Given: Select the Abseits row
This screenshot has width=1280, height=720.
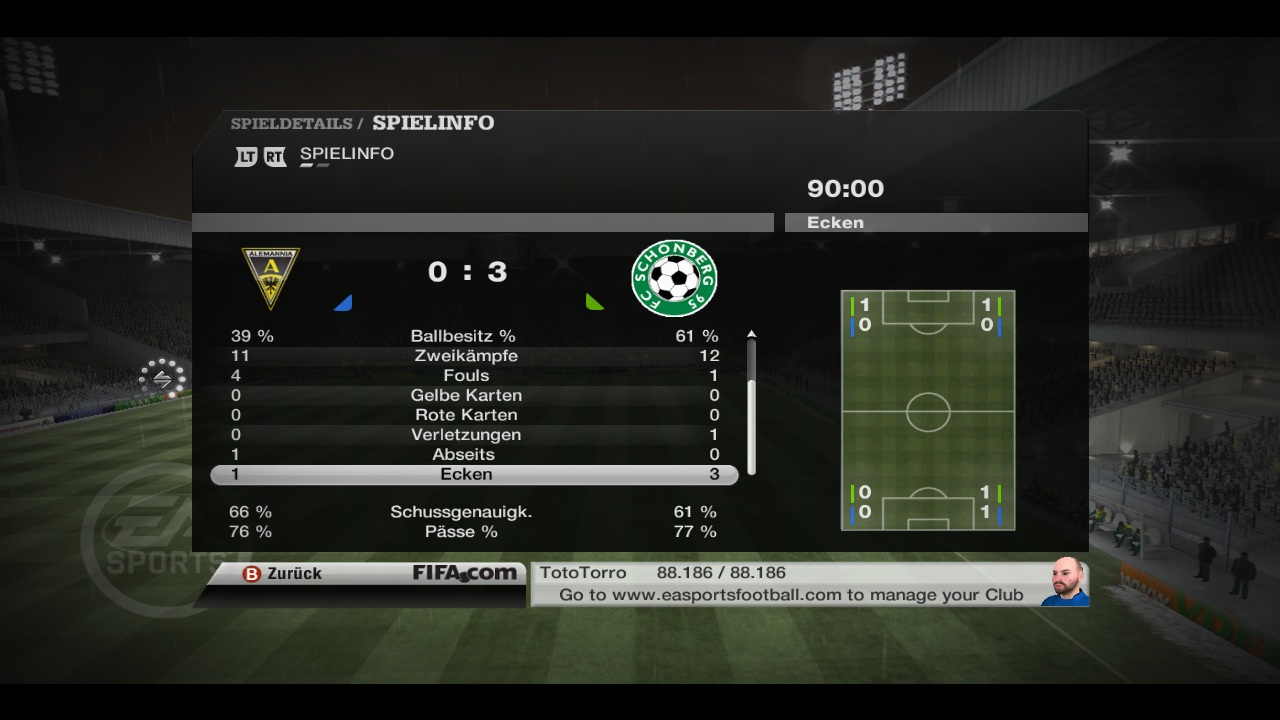Looking at the screenshot, I should [465, 454].
